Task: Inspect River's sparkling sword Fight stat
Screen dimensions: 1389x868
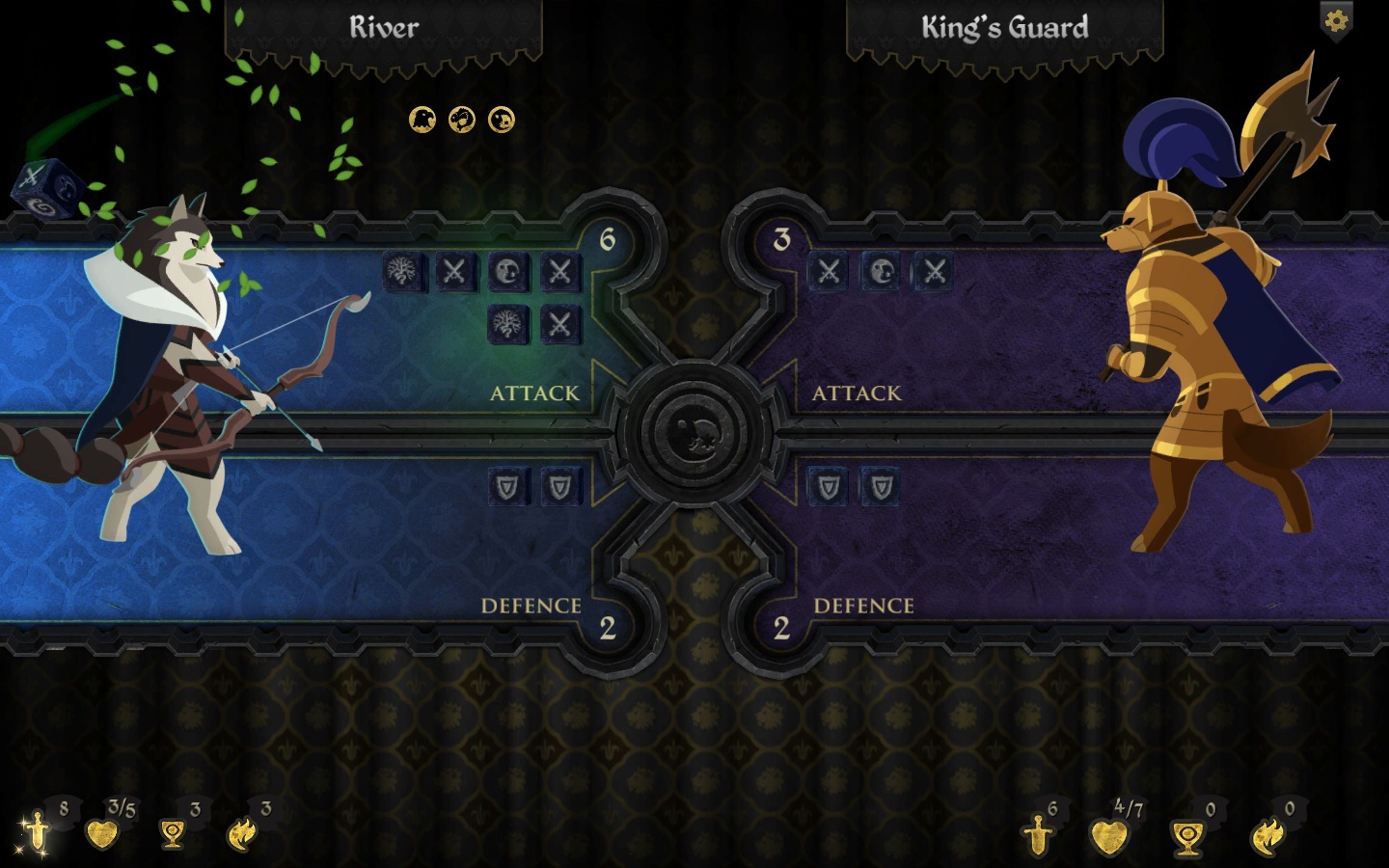Action: [37, 831]
